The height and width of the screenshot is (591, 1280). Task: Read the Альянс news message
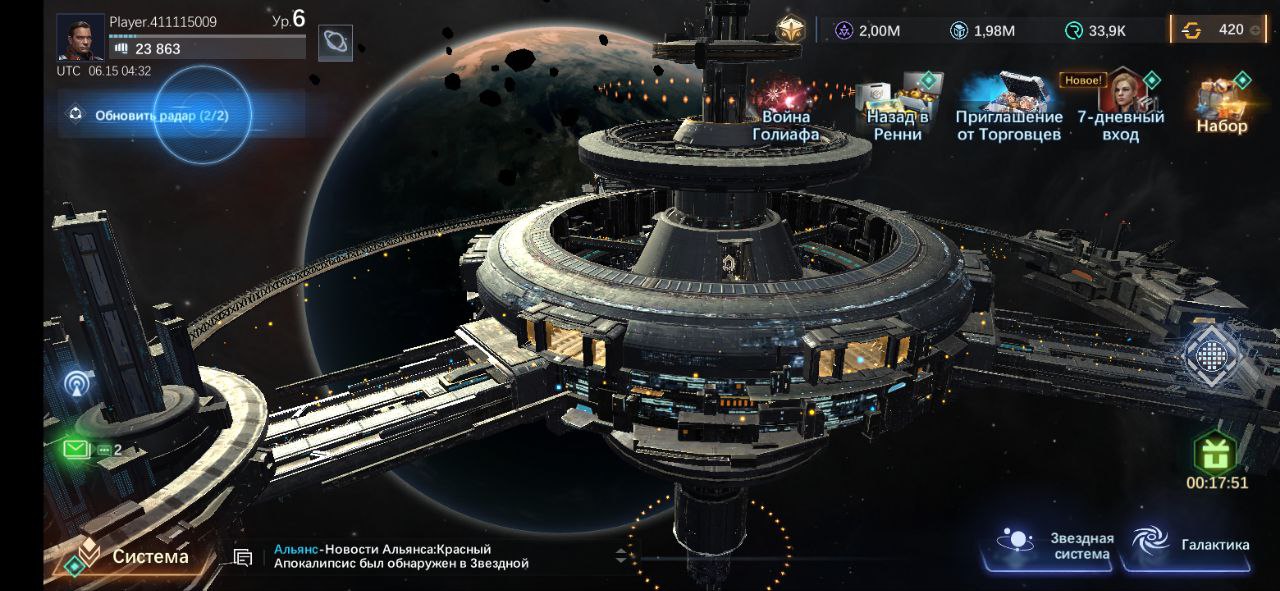[x=400, y=557]
